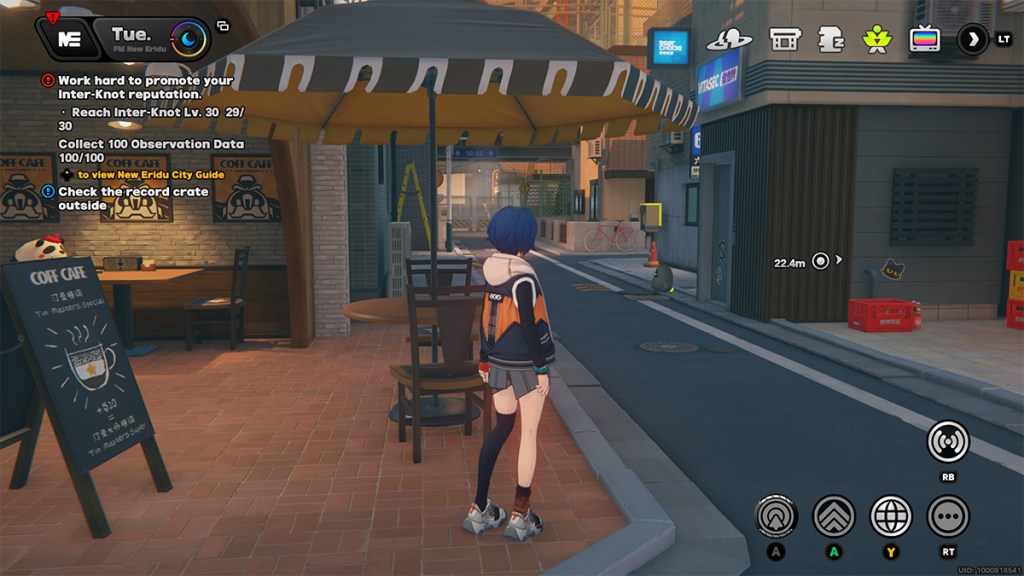
Task: Select the 'Check the record crate outside' objective
Action: tap(133, 198)
